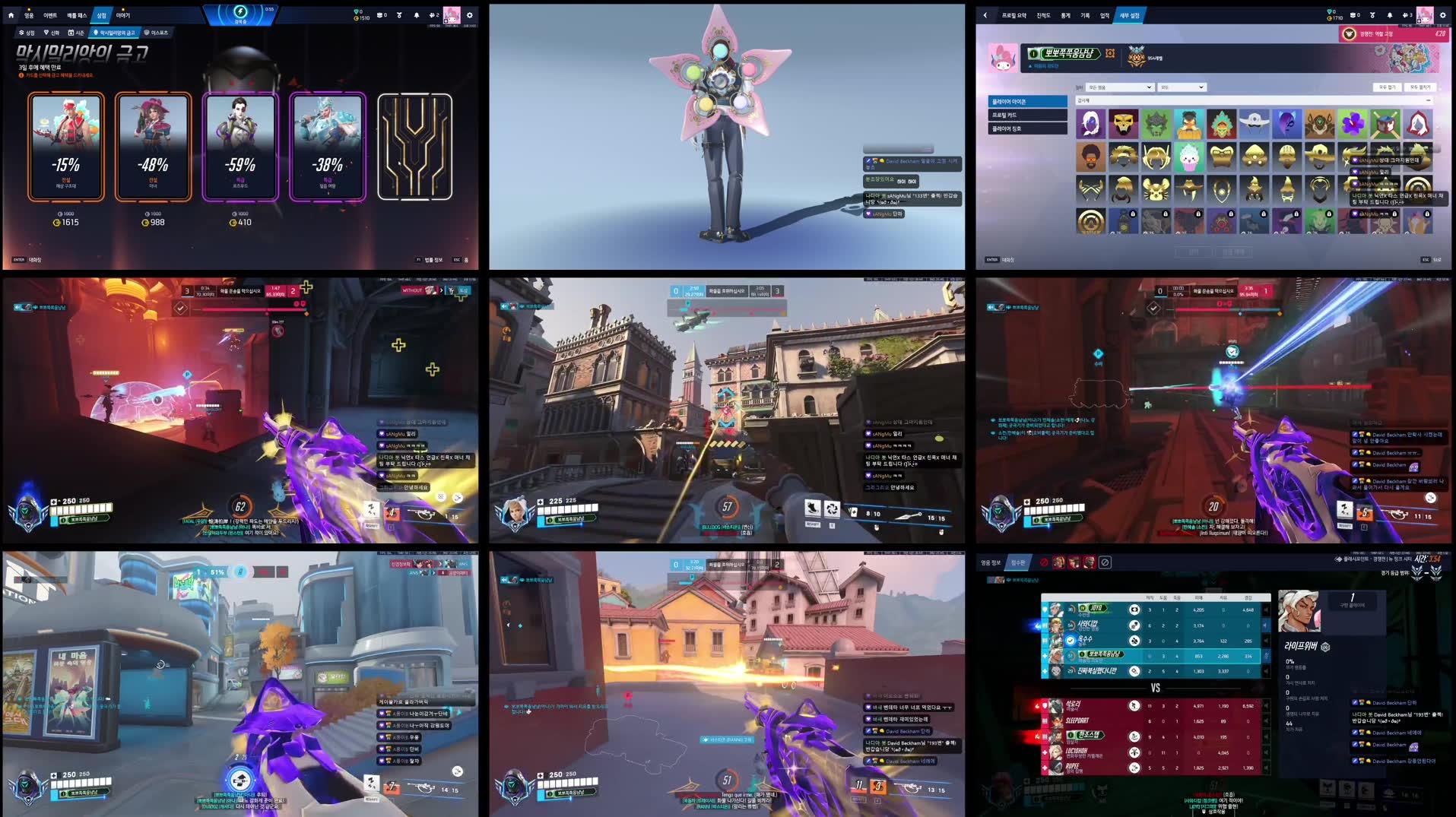
Task: Click the My Melody profile avatar
Action: click(x=1004, y=57)
